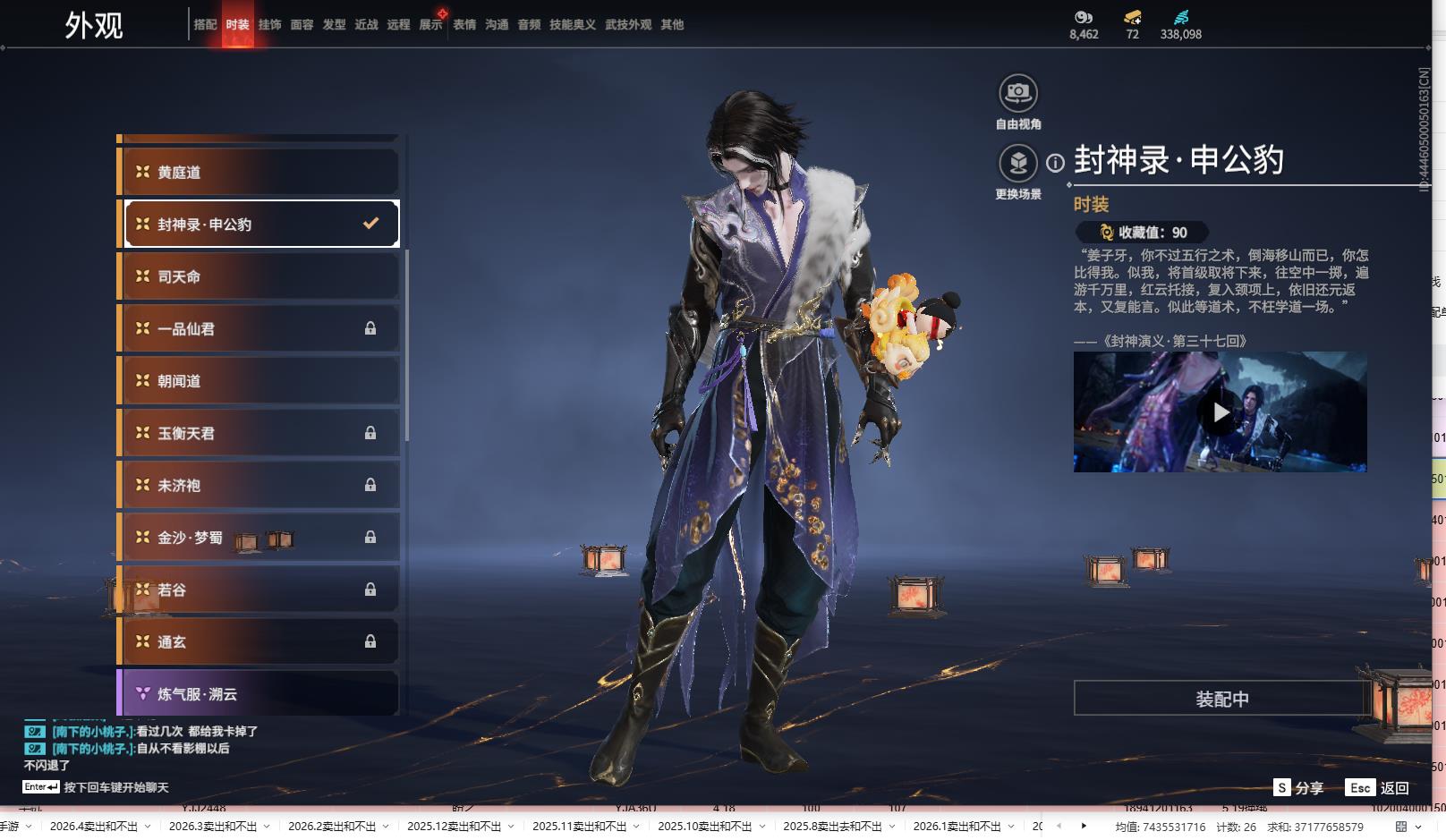Open the 更换场景 scene switcher
The image size is (1446, 840).
point(1018,164)
